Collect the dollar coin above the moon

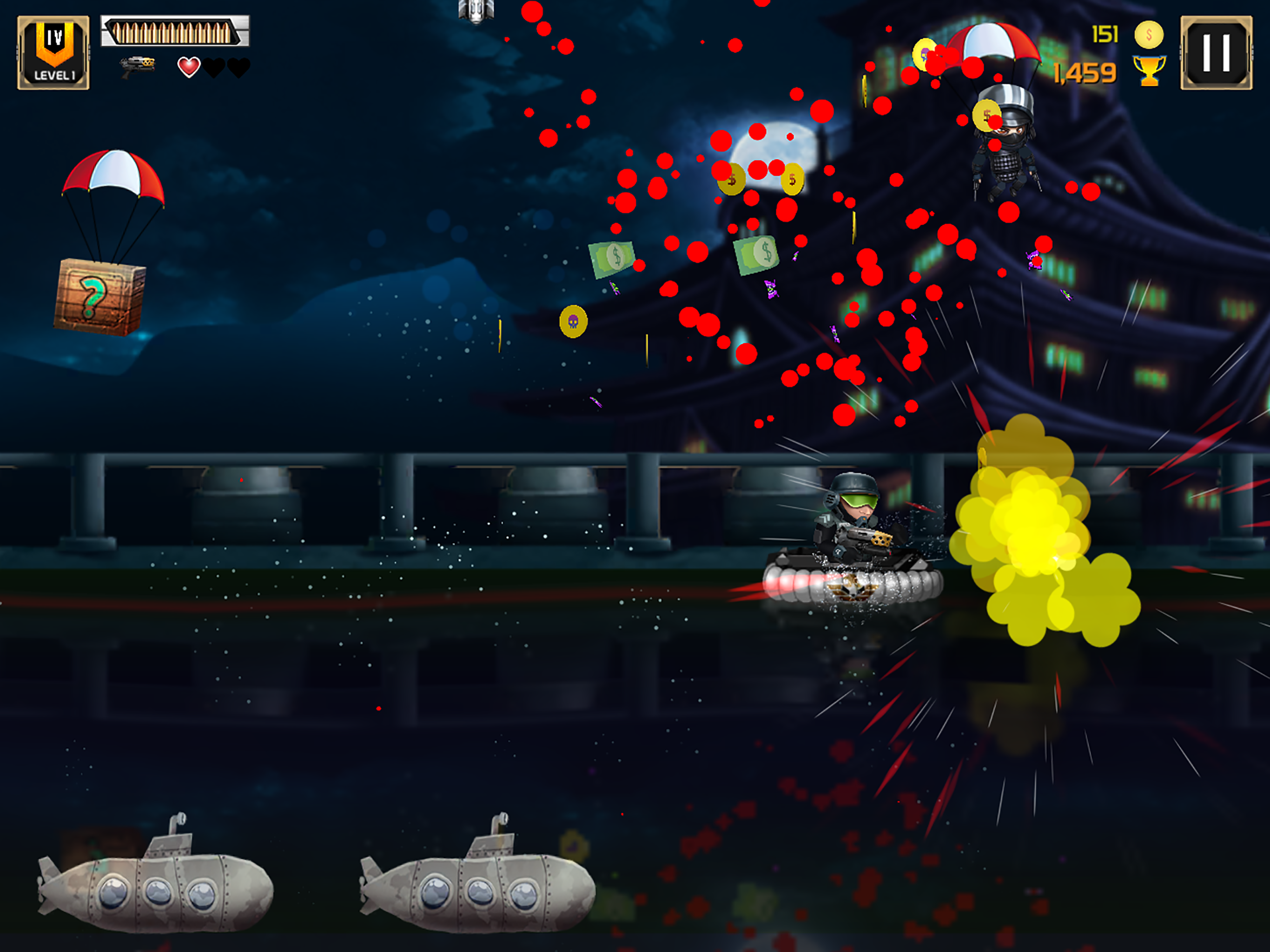[732, 179]
